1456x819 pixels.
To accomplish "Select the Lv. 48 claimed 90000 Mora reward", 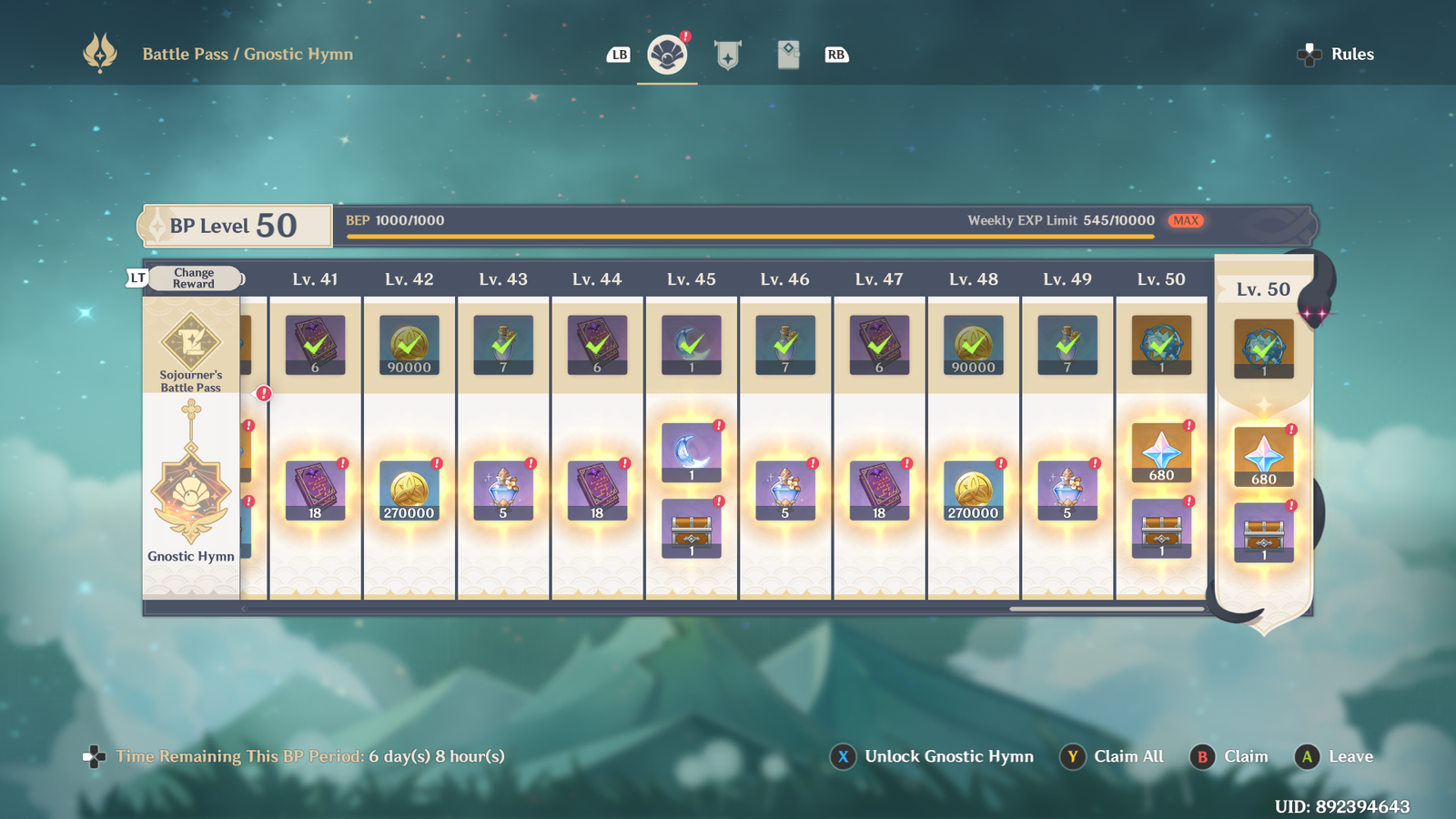I will 974,346.
